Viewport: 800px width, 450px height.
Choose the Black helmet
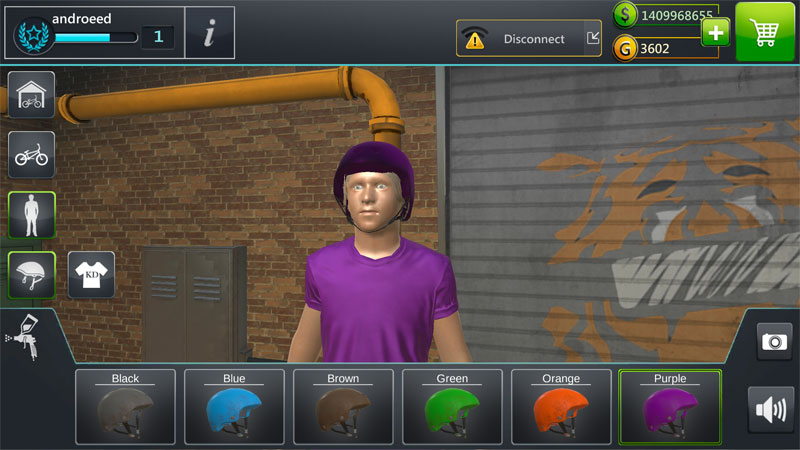click(x=125, y=407)
